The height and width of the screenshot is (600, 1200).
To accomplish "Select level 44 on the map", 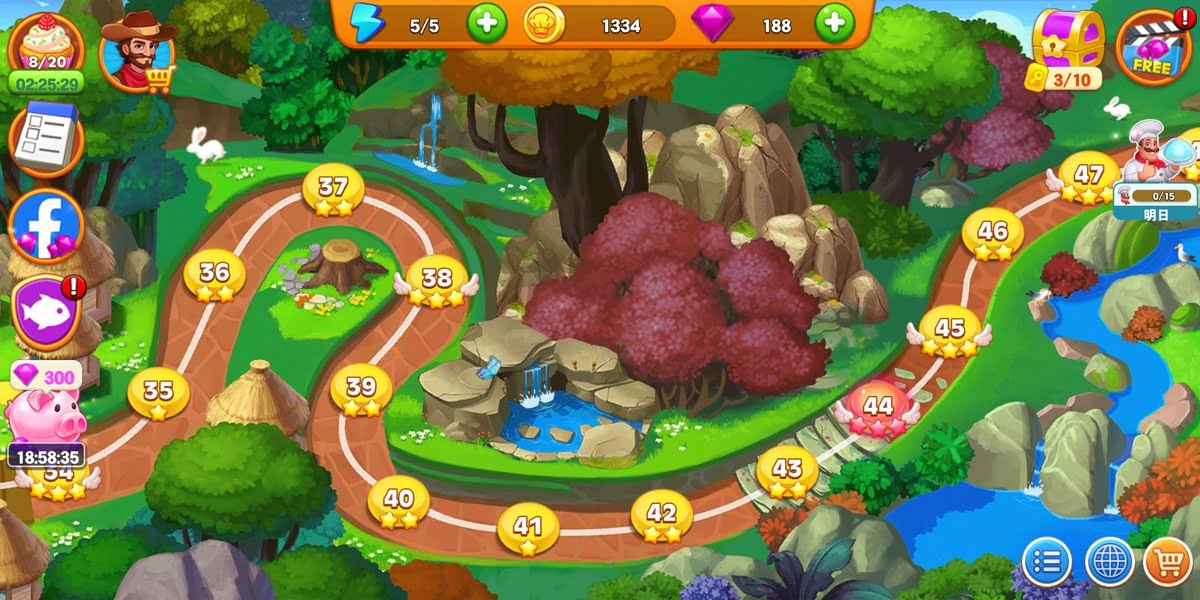I will click(x=877, y=408).
